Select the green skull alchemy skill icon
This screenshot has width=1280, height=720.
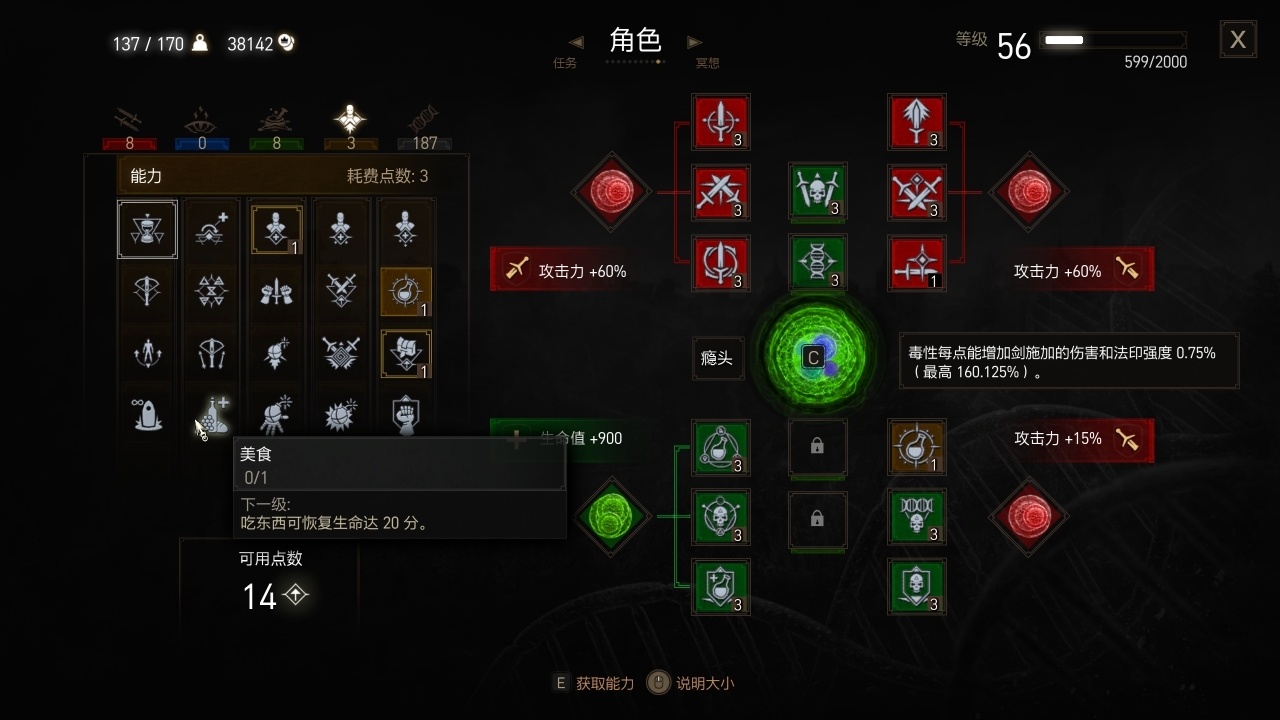coord(721,518)
